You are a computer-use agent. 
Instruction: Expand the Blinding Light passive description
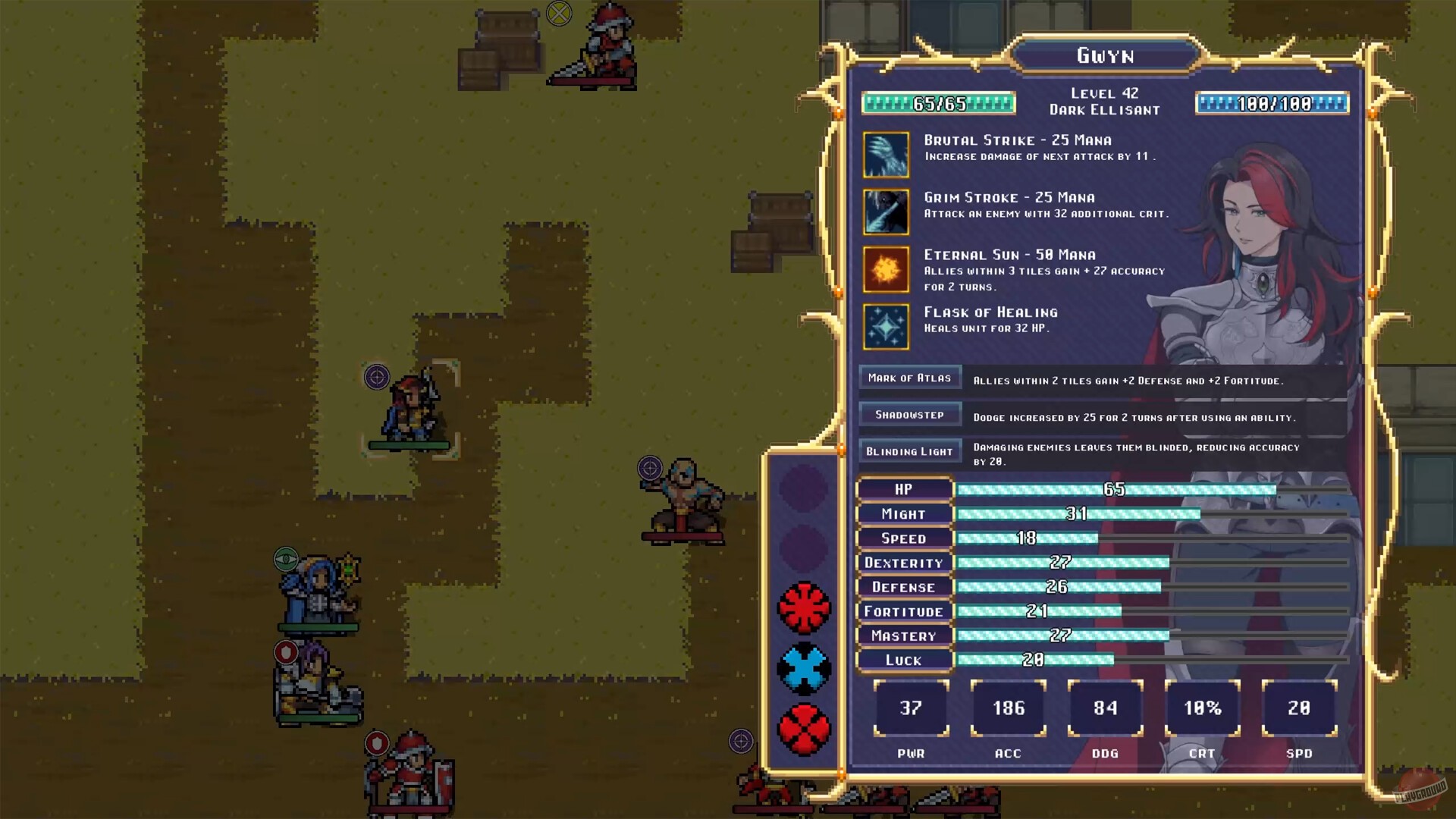tap(909, 450)
